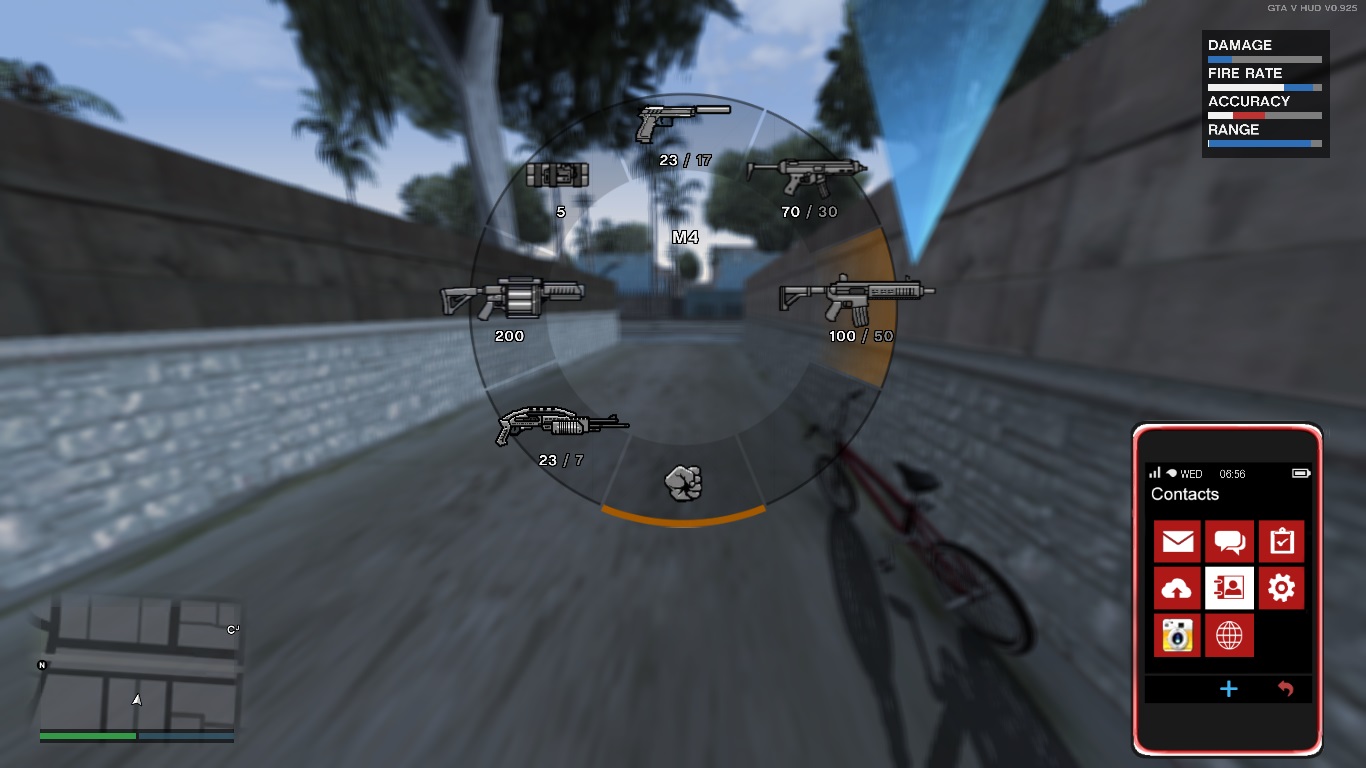The width and height of the screenshot is (1366, 768).
Task: Open the cloud app on the phone
Action: 1177,589
